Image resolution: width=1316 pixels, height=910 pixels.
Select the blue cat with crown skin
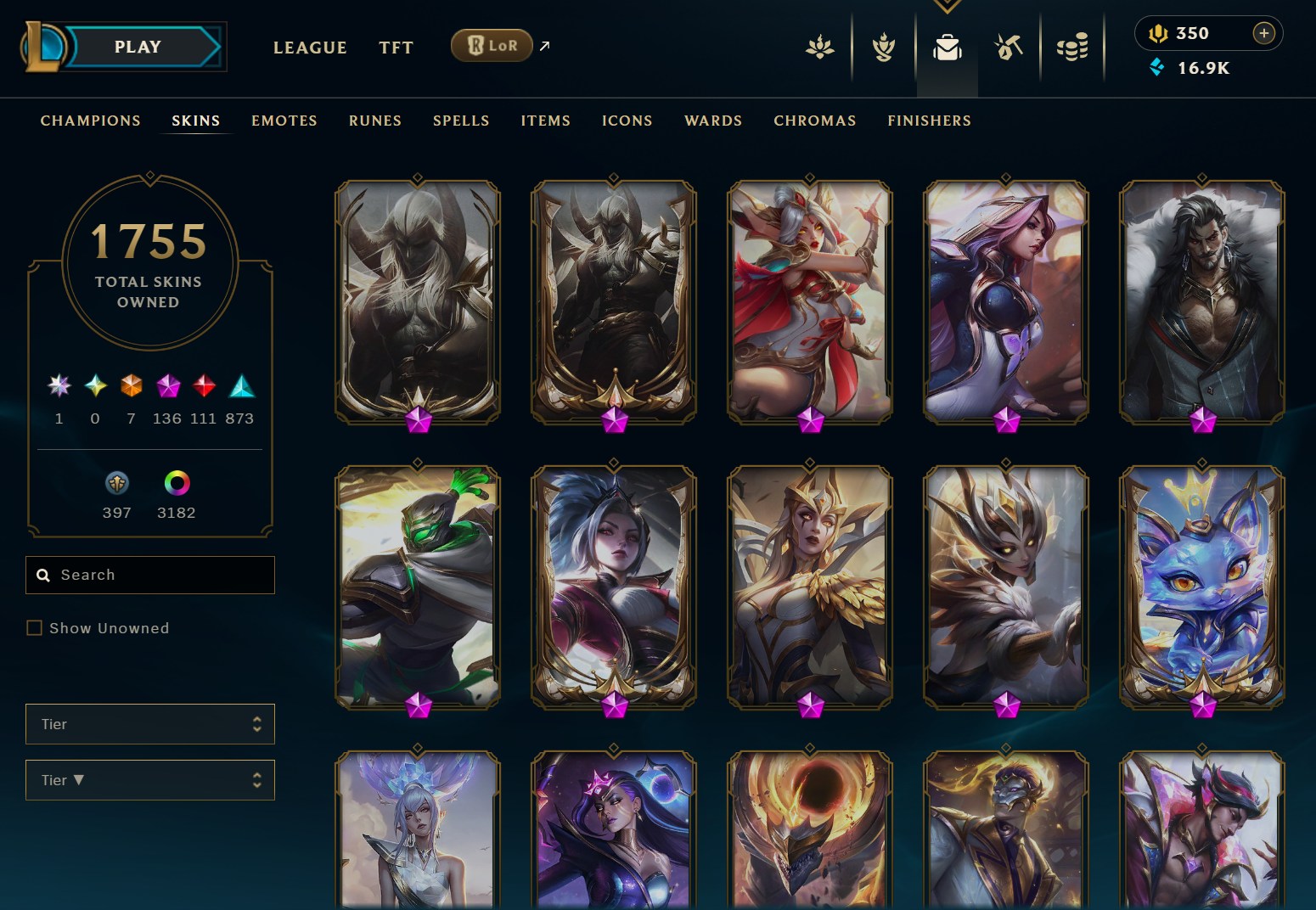point(1201,586)
